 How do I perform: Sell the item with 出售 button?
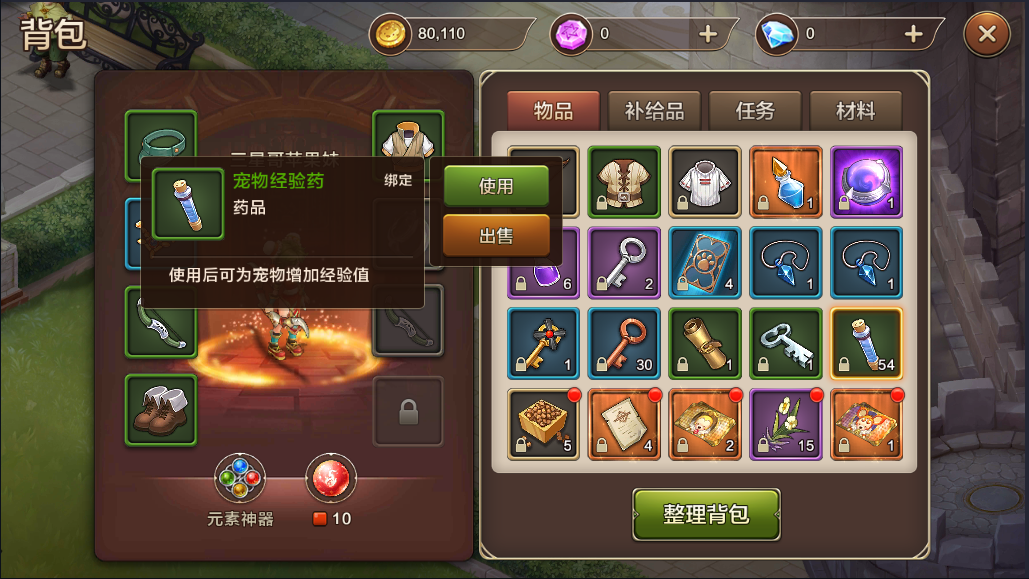496,236
